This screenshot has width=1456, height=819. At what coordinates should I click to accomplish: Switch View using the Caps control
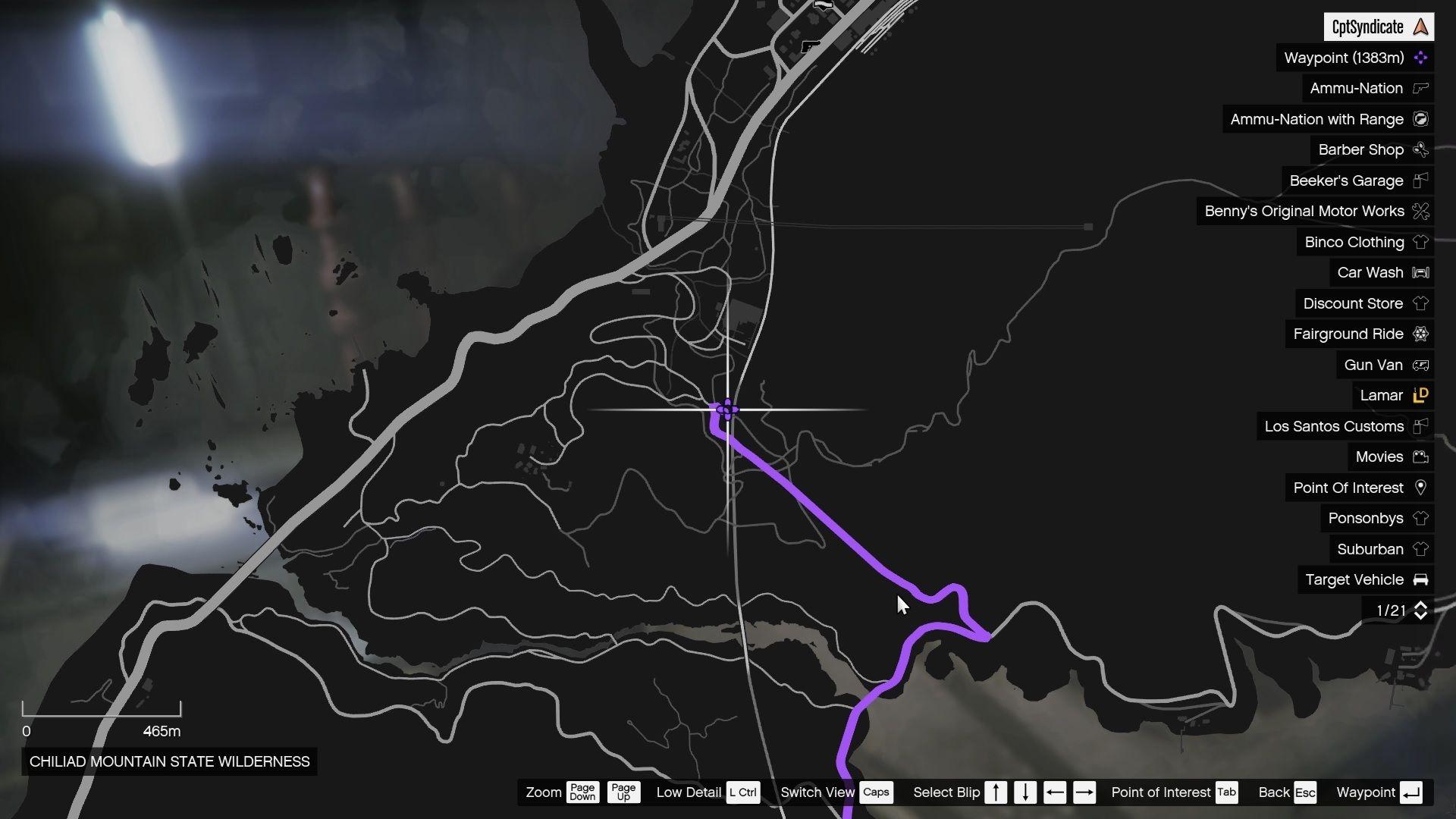[877, 792]
